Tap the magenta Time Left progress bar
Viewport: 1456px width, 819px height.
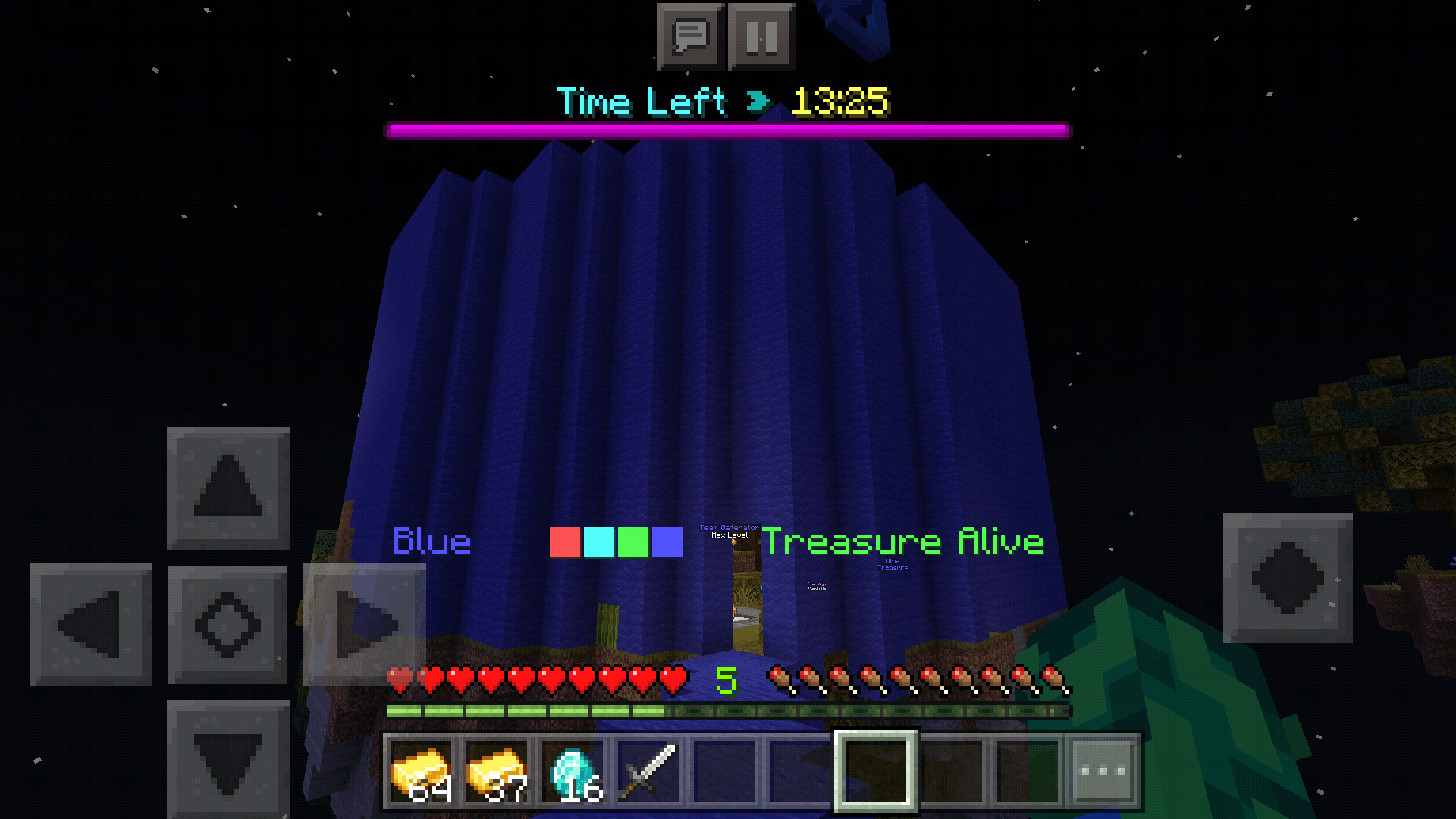728,130
